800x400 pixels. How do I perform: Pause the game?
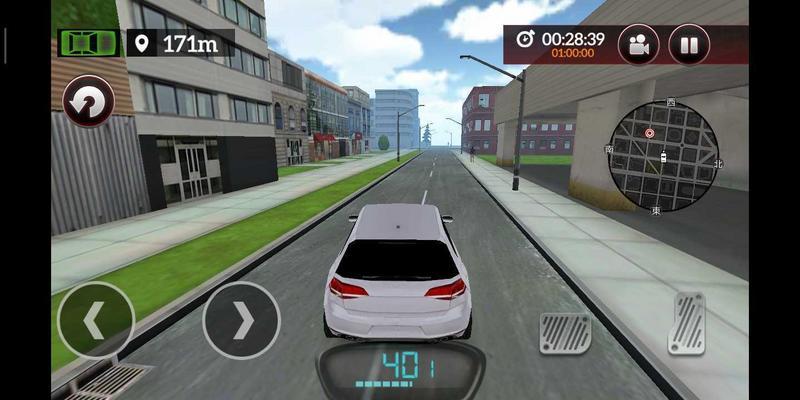click(689, 44)
